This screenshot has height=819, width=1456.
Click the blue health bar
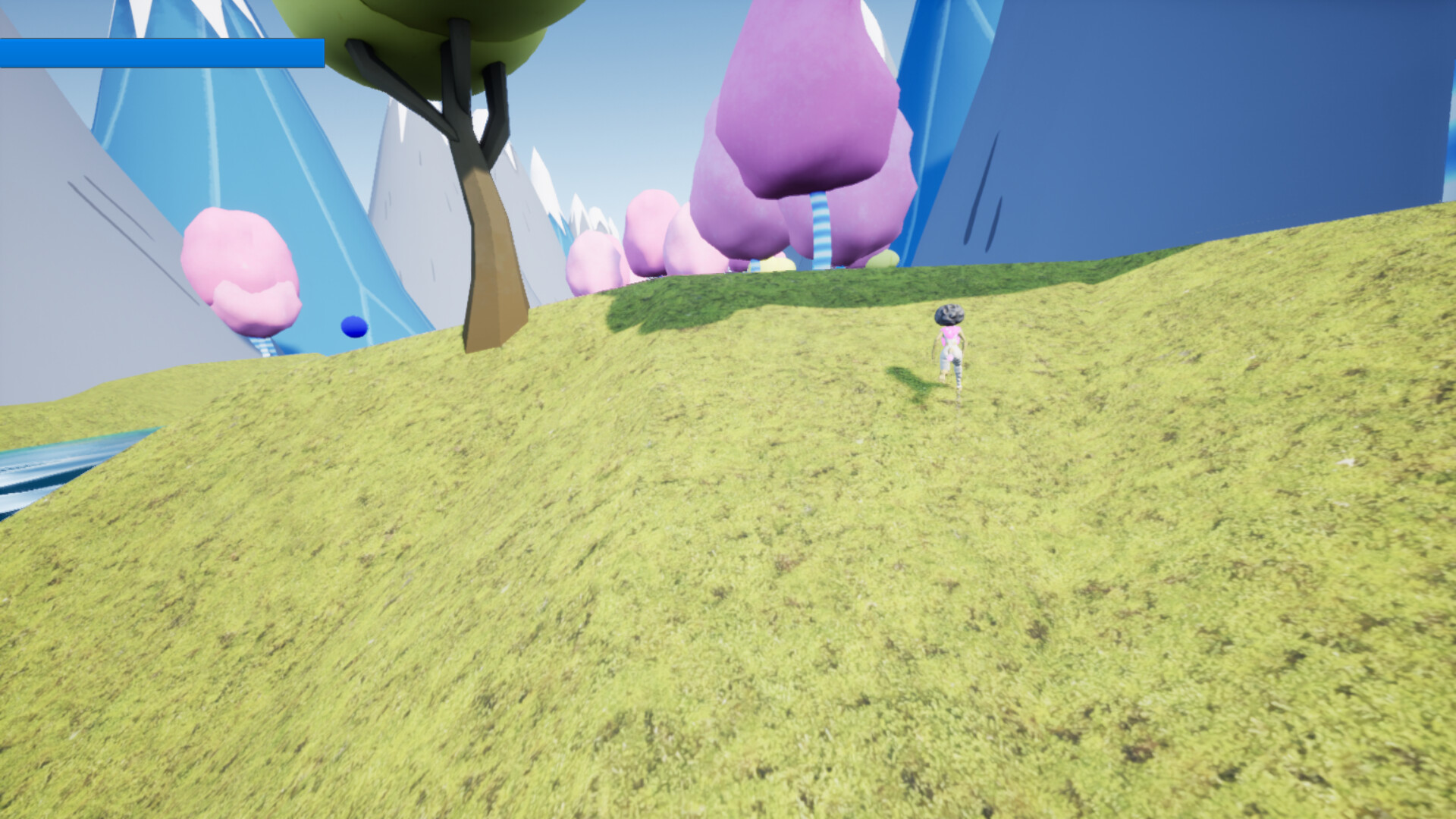coord(163,54)
